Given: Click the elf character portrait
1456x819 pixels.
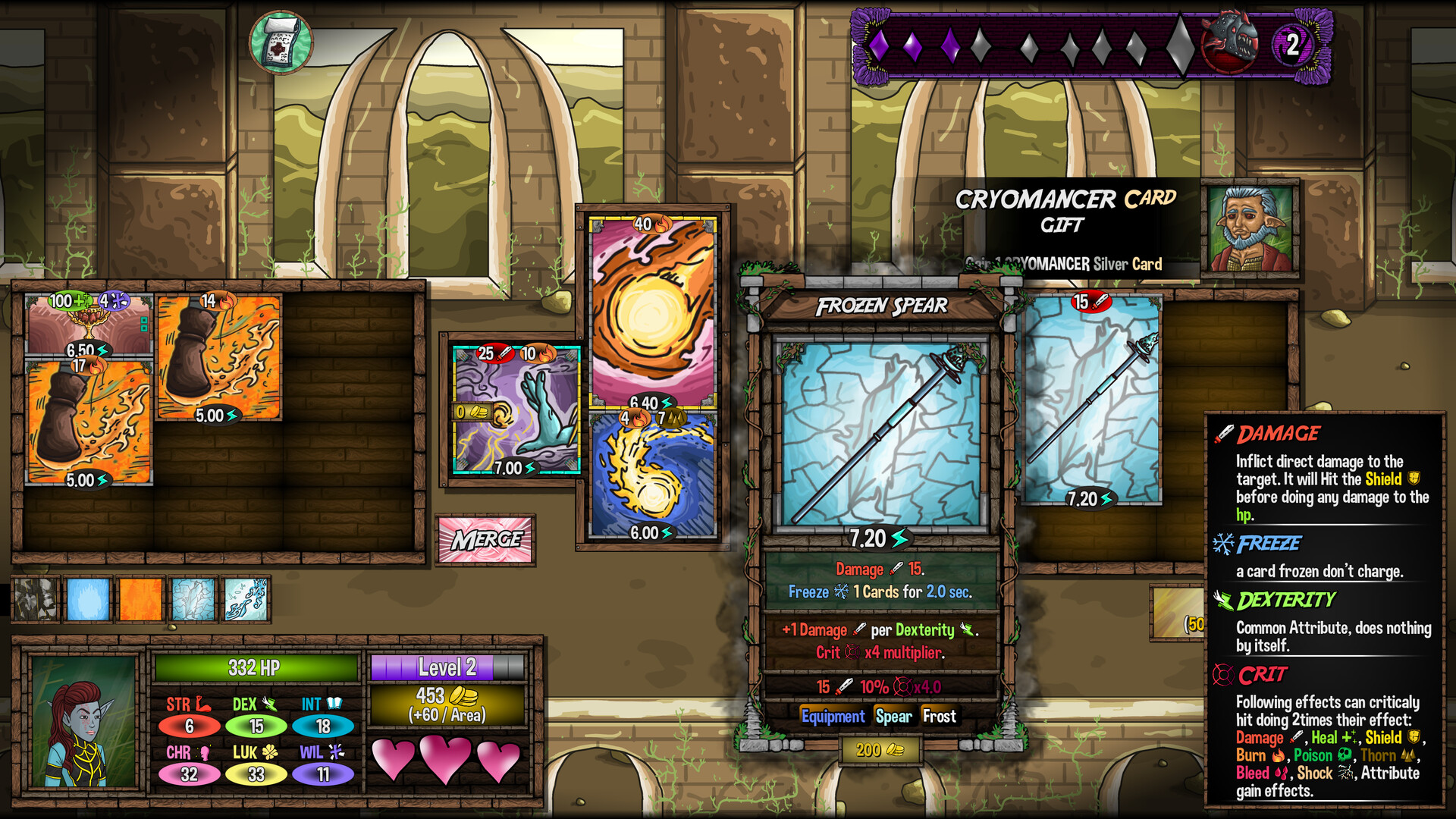Looking at the screenshot, I should [83, 721].
